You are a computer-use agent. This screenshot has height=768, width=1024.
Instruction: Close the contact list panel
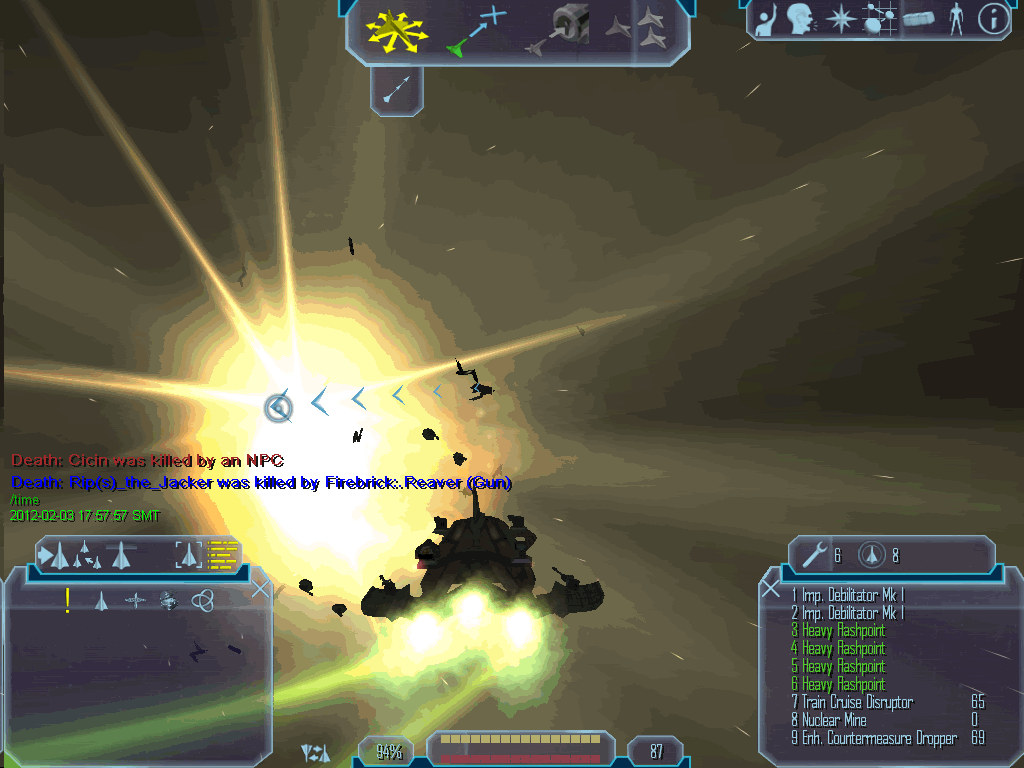261,589
